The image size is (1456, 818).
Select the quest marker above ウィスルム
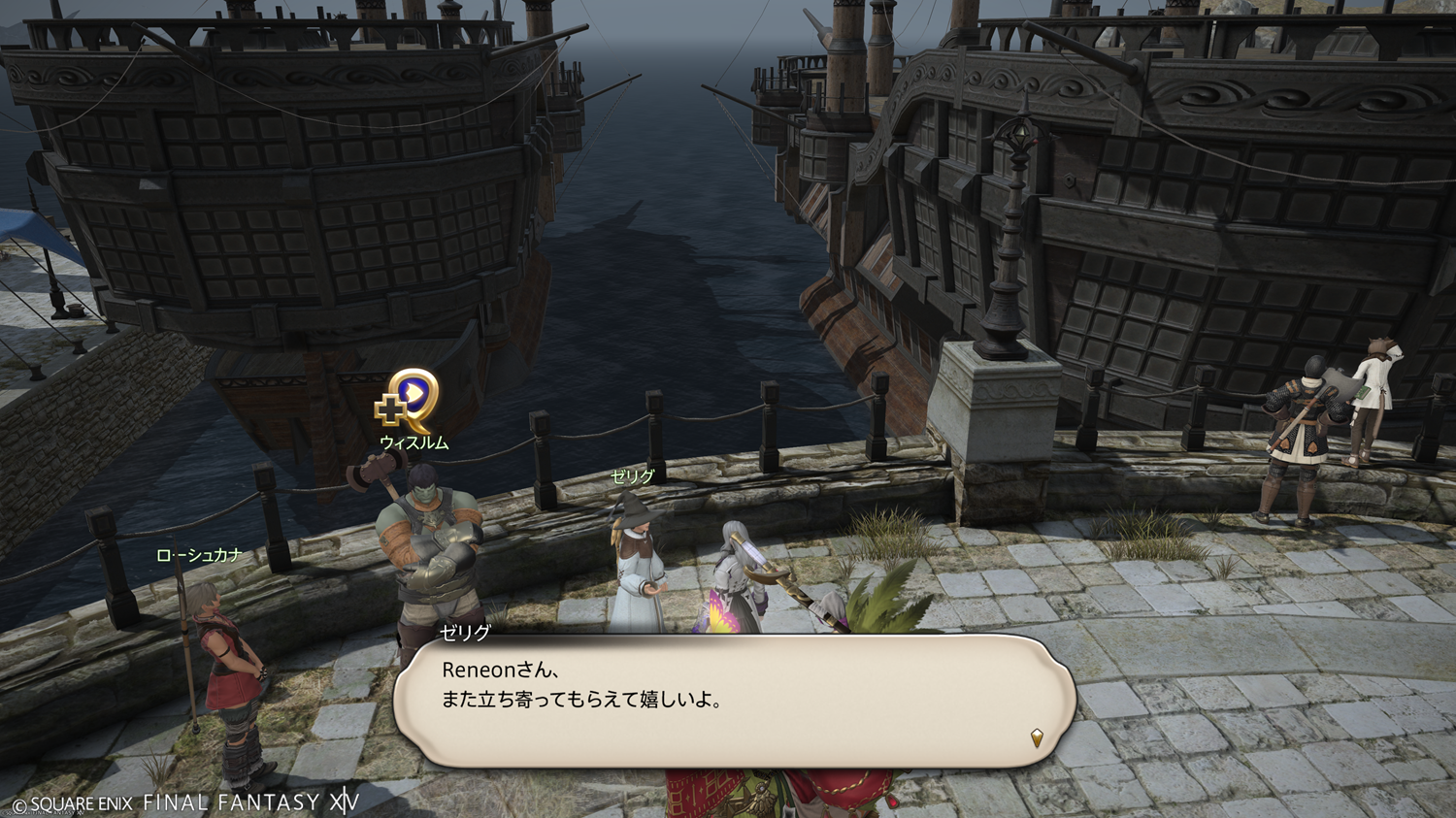(x=410, y=399)
